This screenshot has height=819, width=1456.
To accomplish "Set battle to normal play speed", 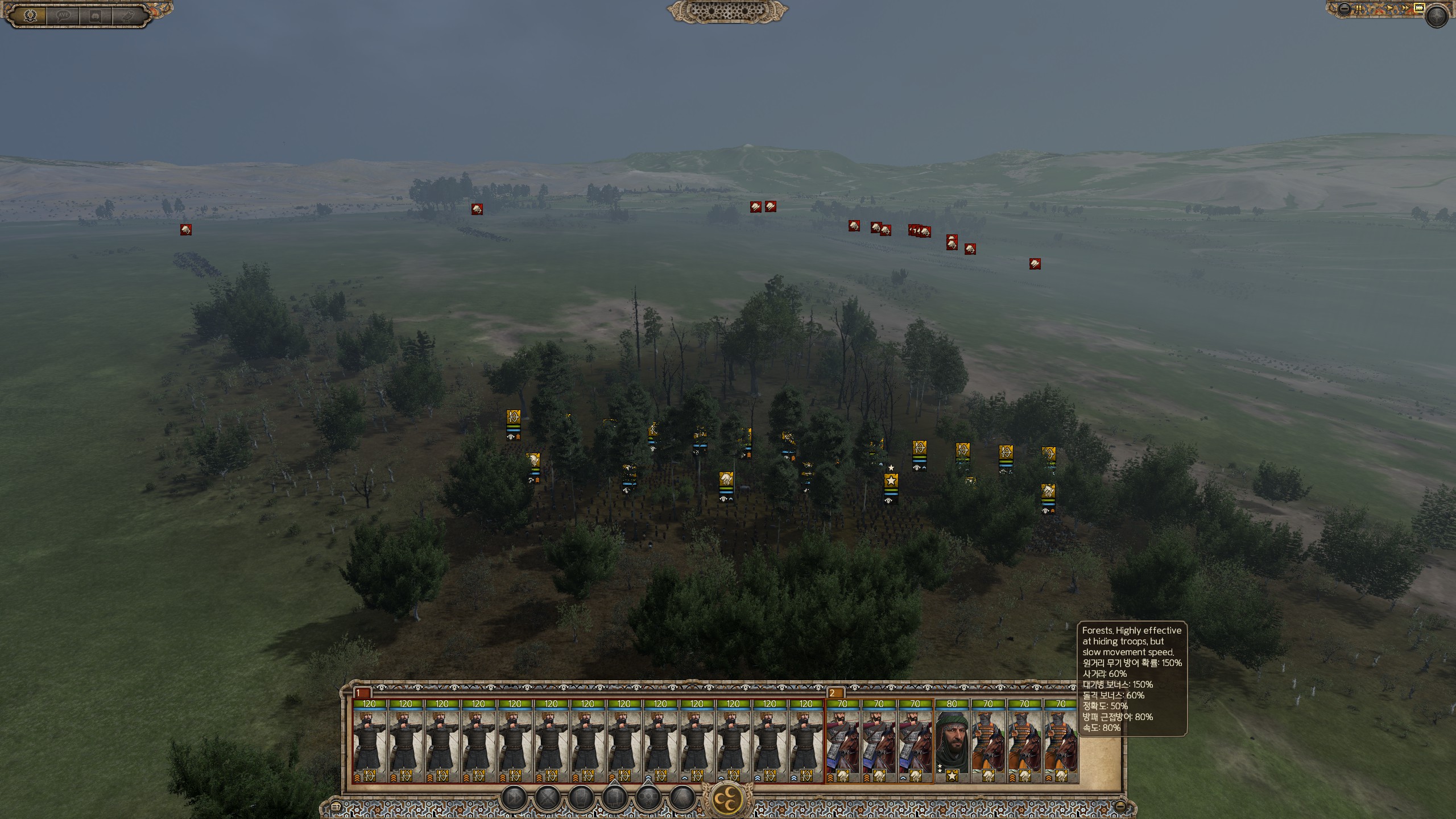I will click(1389, 9).
